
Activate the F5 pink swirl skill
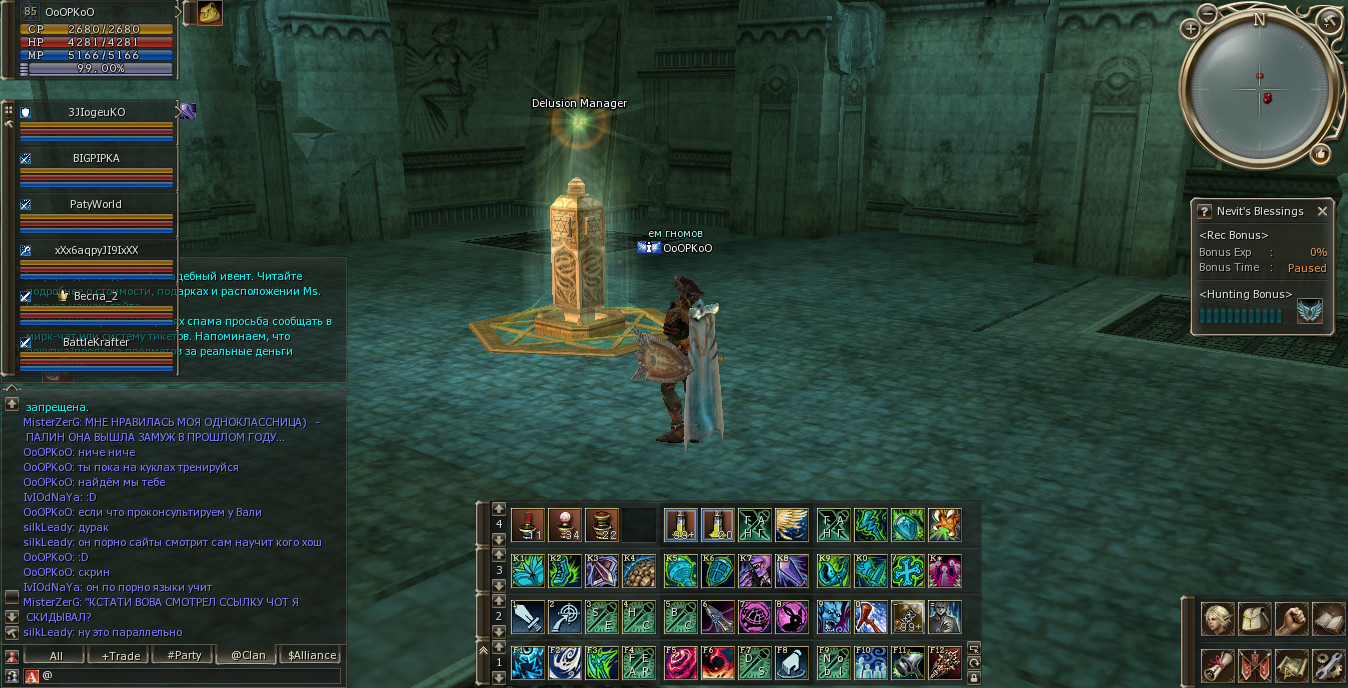[680, 663]
